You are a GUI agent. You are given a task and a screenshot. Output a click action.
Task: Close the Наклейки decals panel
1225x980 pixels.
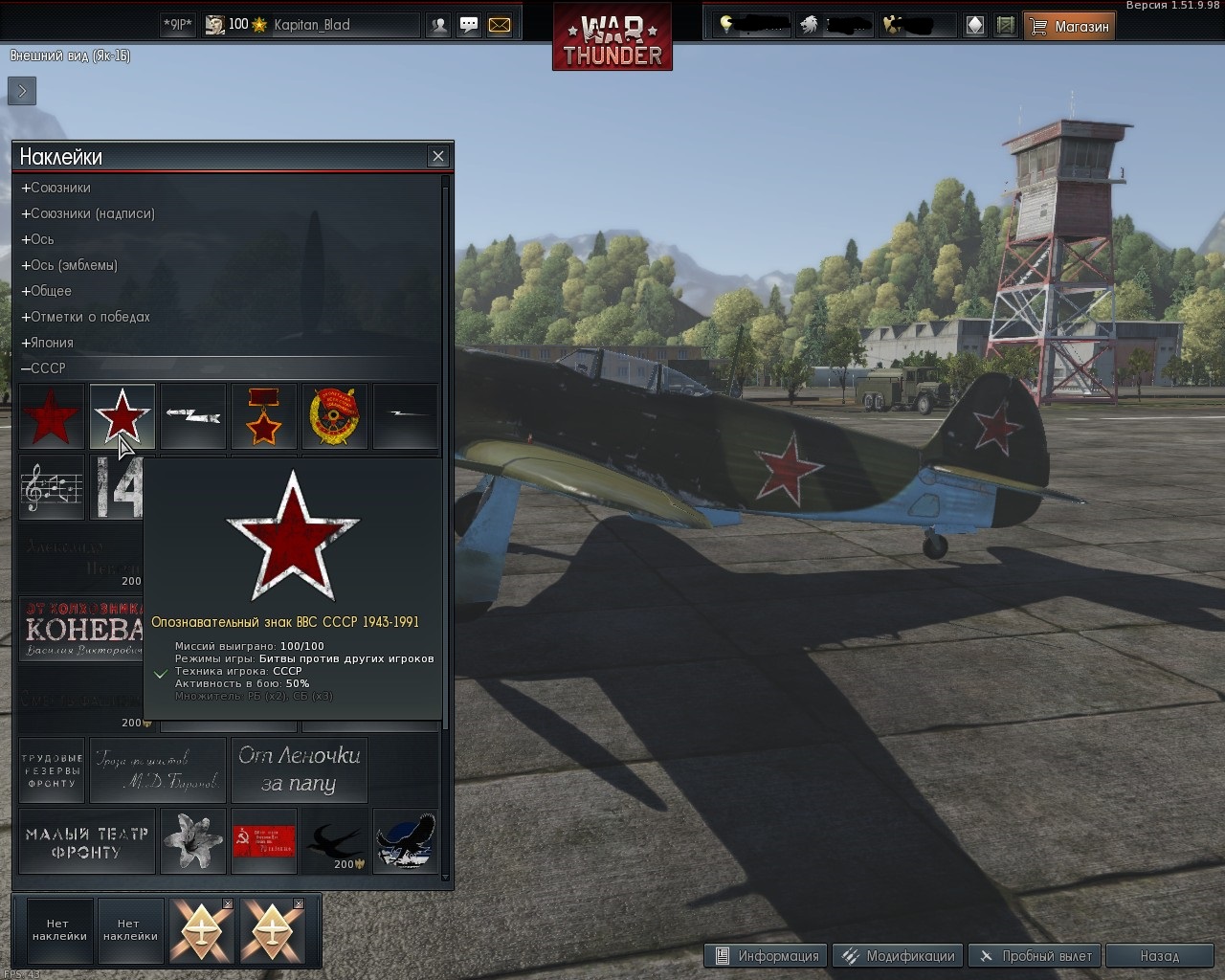click(438, 156)
